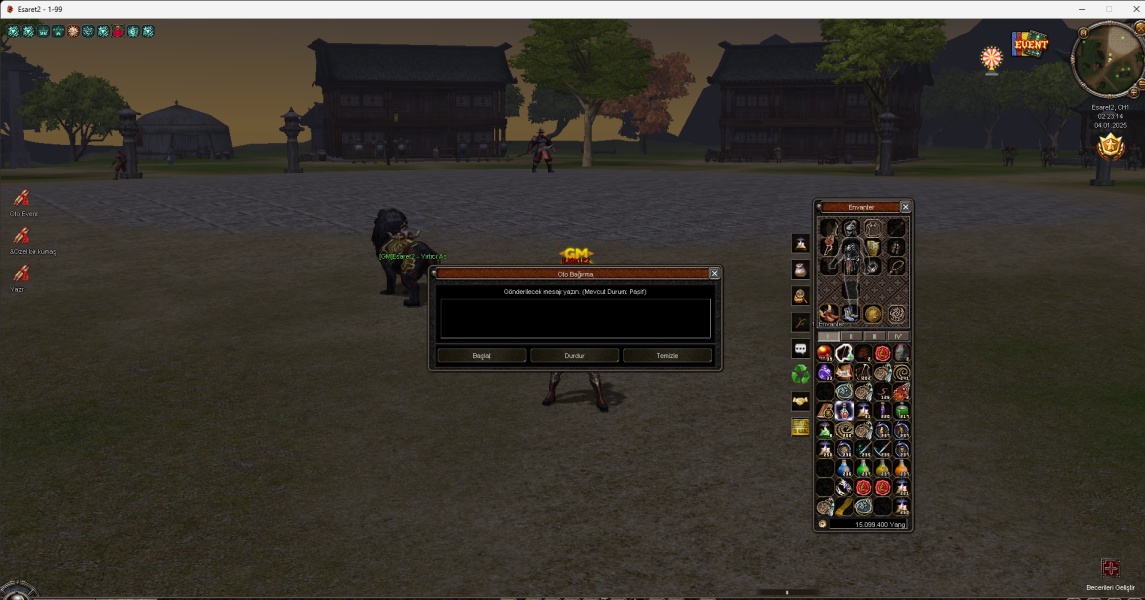Image resolution: width=1145 pixels, height=600 pixels.
Task: Open the brown pouch side button
Action: [x=801, y=269]
